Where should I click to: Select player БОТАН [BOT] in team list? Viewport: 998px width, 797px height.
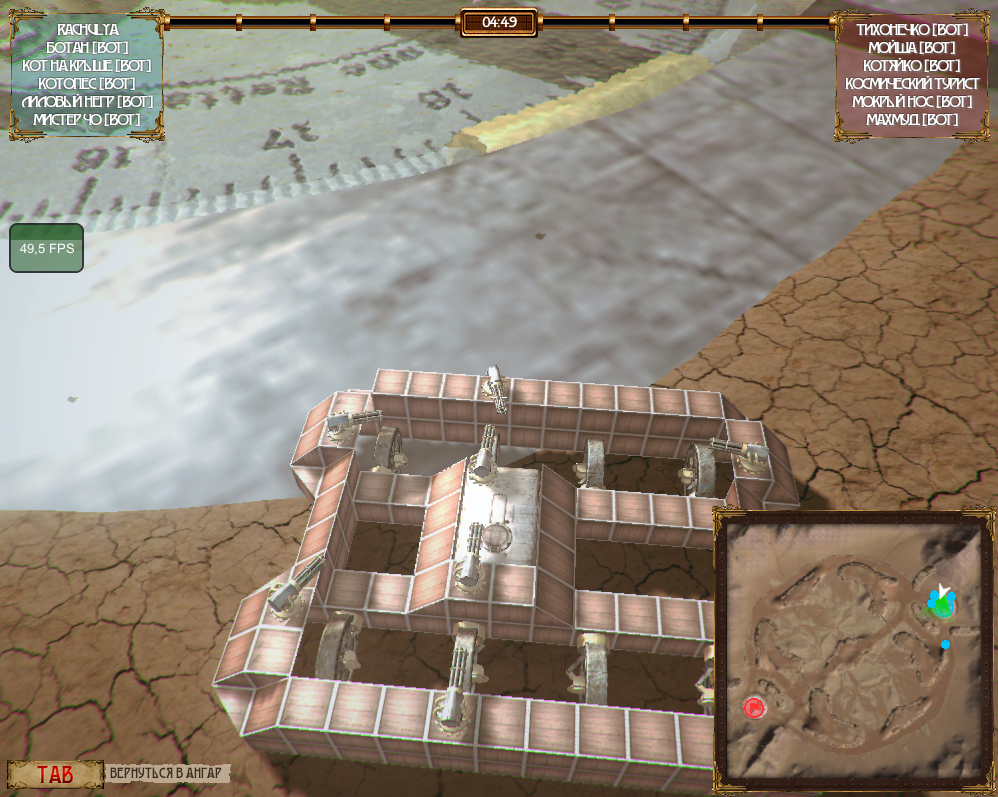(x=87, y=48)
